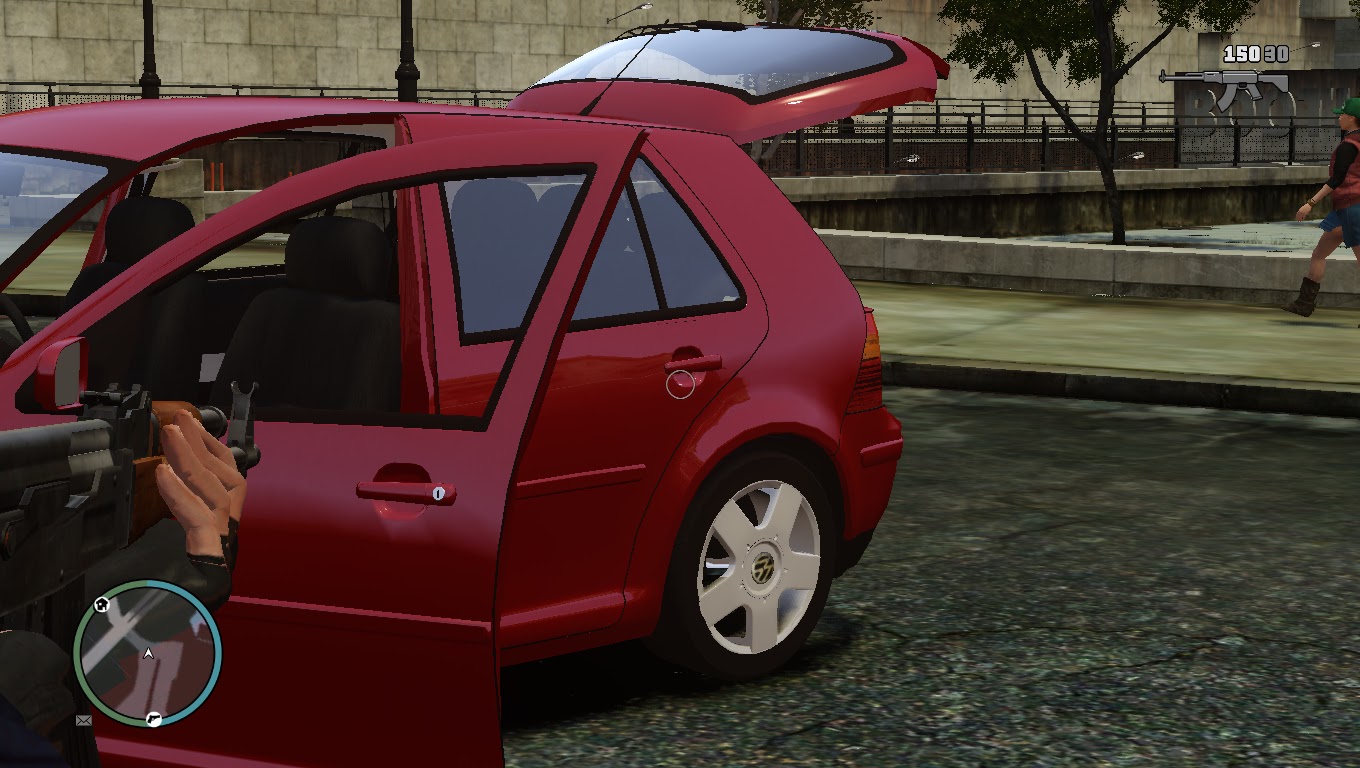Image resolution: width=1360 pixels, height=768 pixels.
Task: Click the player arrow in the radar center
Action: point(148,654)
